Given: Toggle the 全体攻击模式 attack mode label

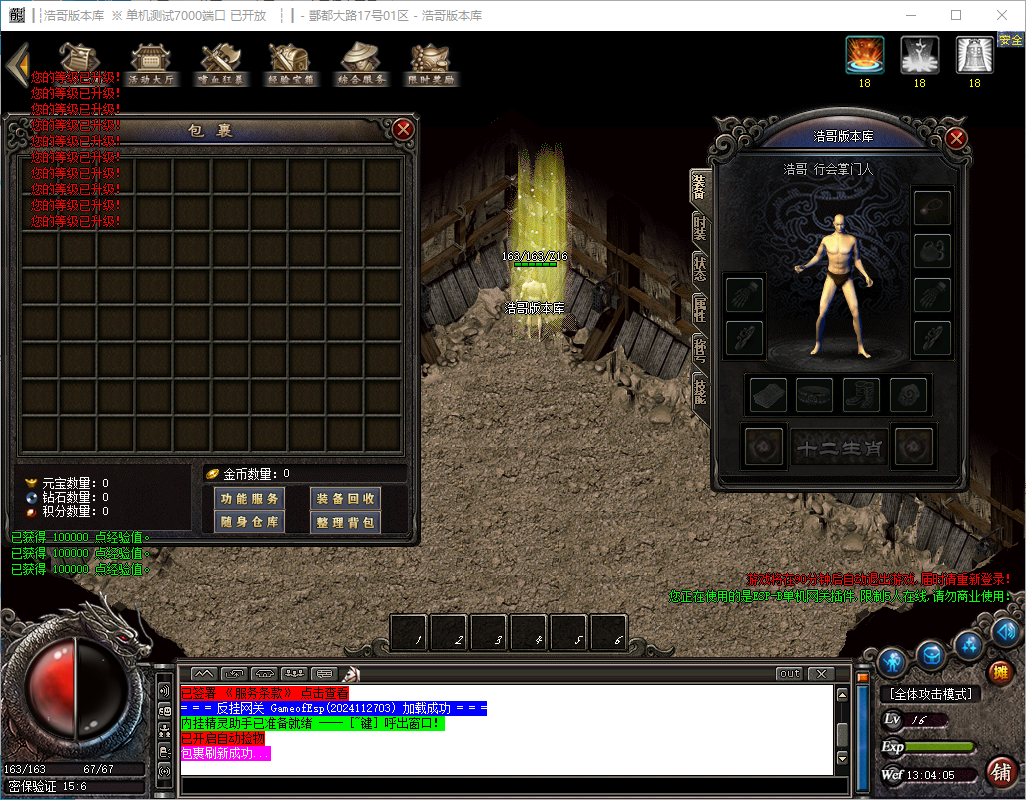Looking at the screenshot, I should coord(930,694).
